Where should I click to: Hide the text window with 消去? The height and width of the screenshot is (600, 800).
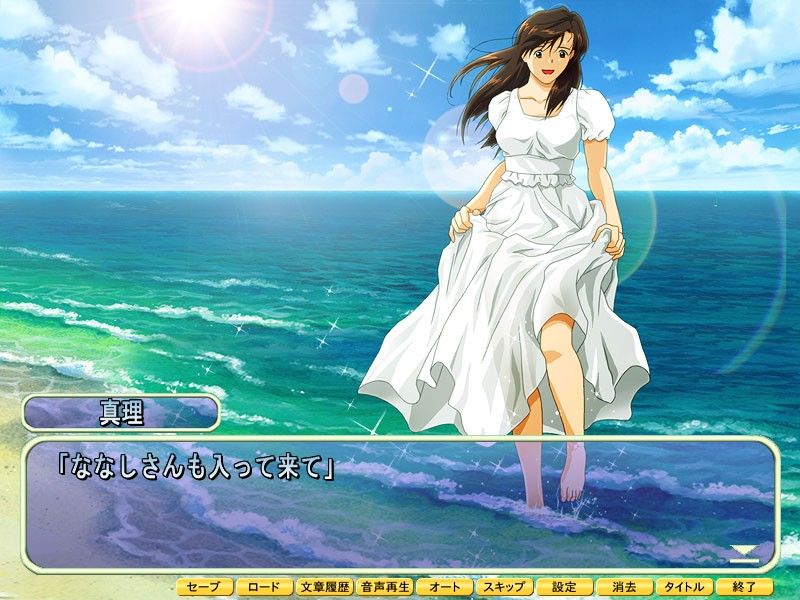625,587
